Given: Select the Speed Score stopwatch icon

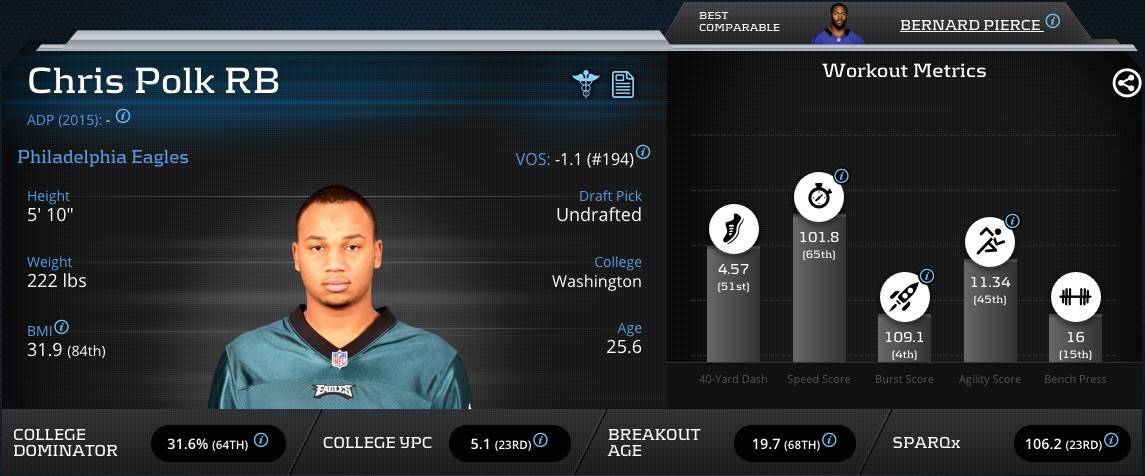Looking at the screenshot, I should [x=819, y=197].
